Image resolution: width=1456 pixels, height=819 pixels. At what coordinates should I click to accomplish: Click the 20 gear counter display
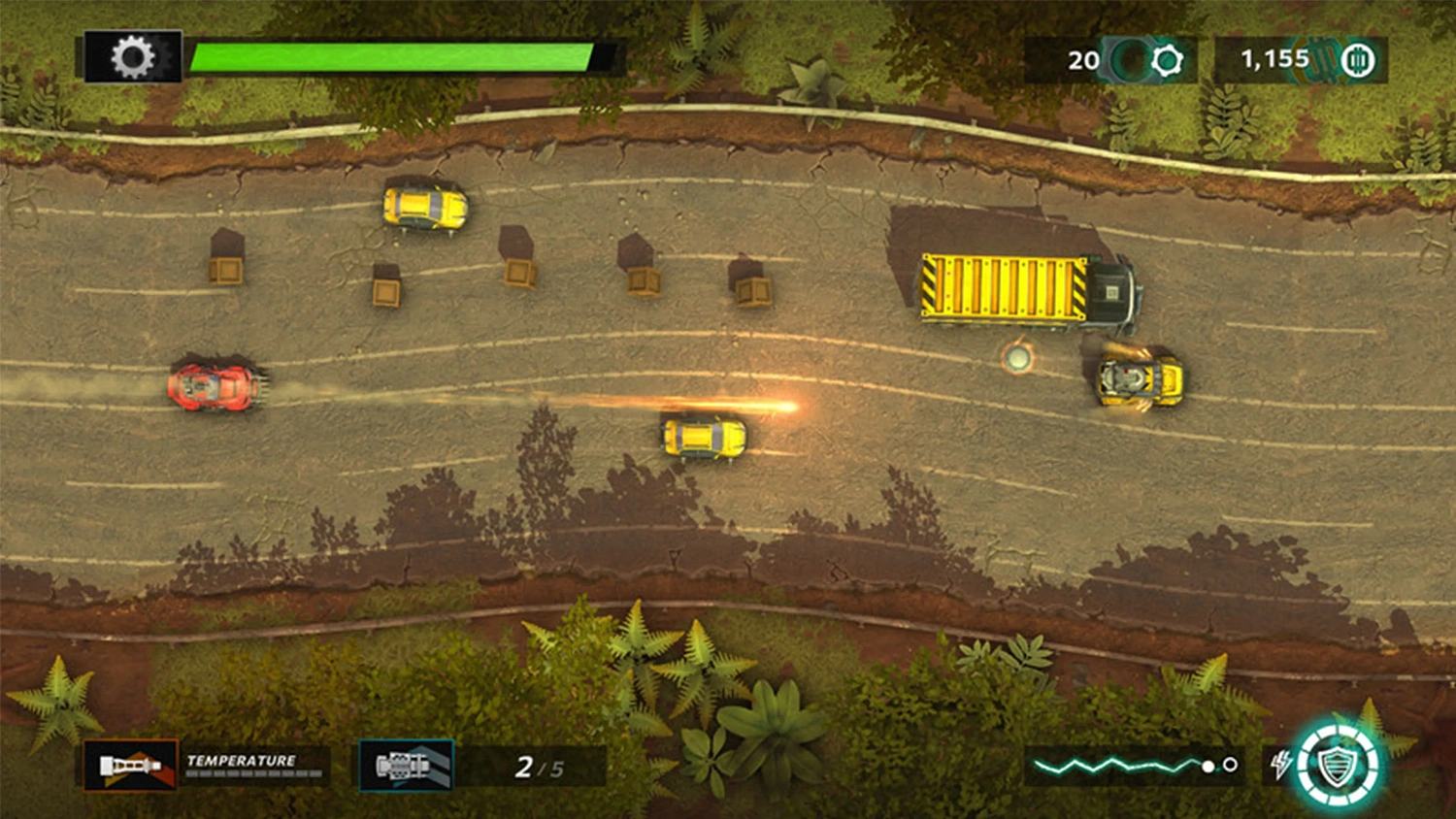coord(1081,59)
